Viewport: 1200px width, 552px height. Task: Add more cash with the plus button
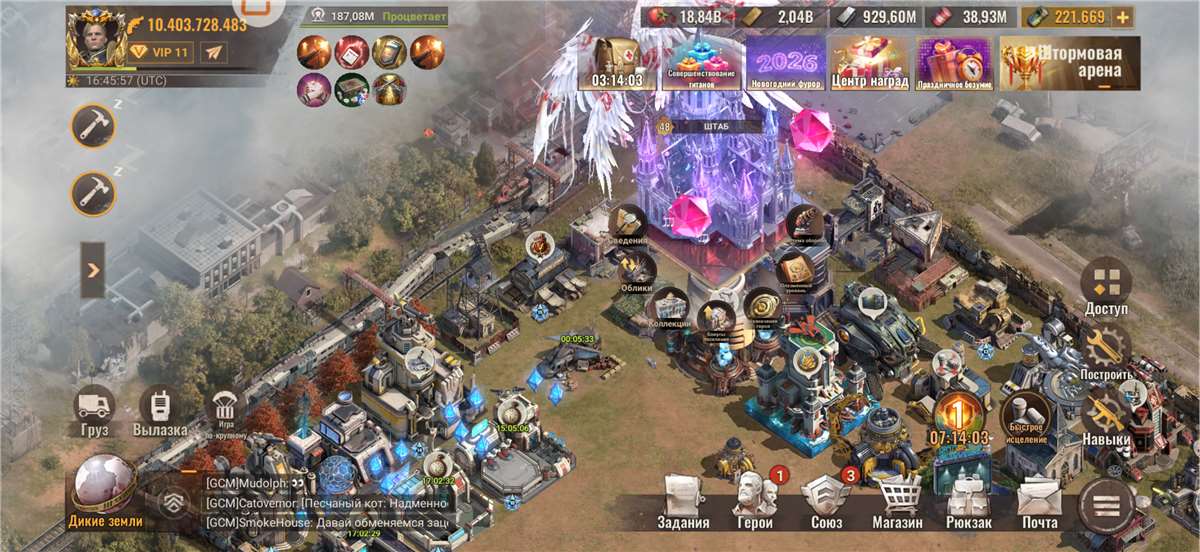point(1123,17)
